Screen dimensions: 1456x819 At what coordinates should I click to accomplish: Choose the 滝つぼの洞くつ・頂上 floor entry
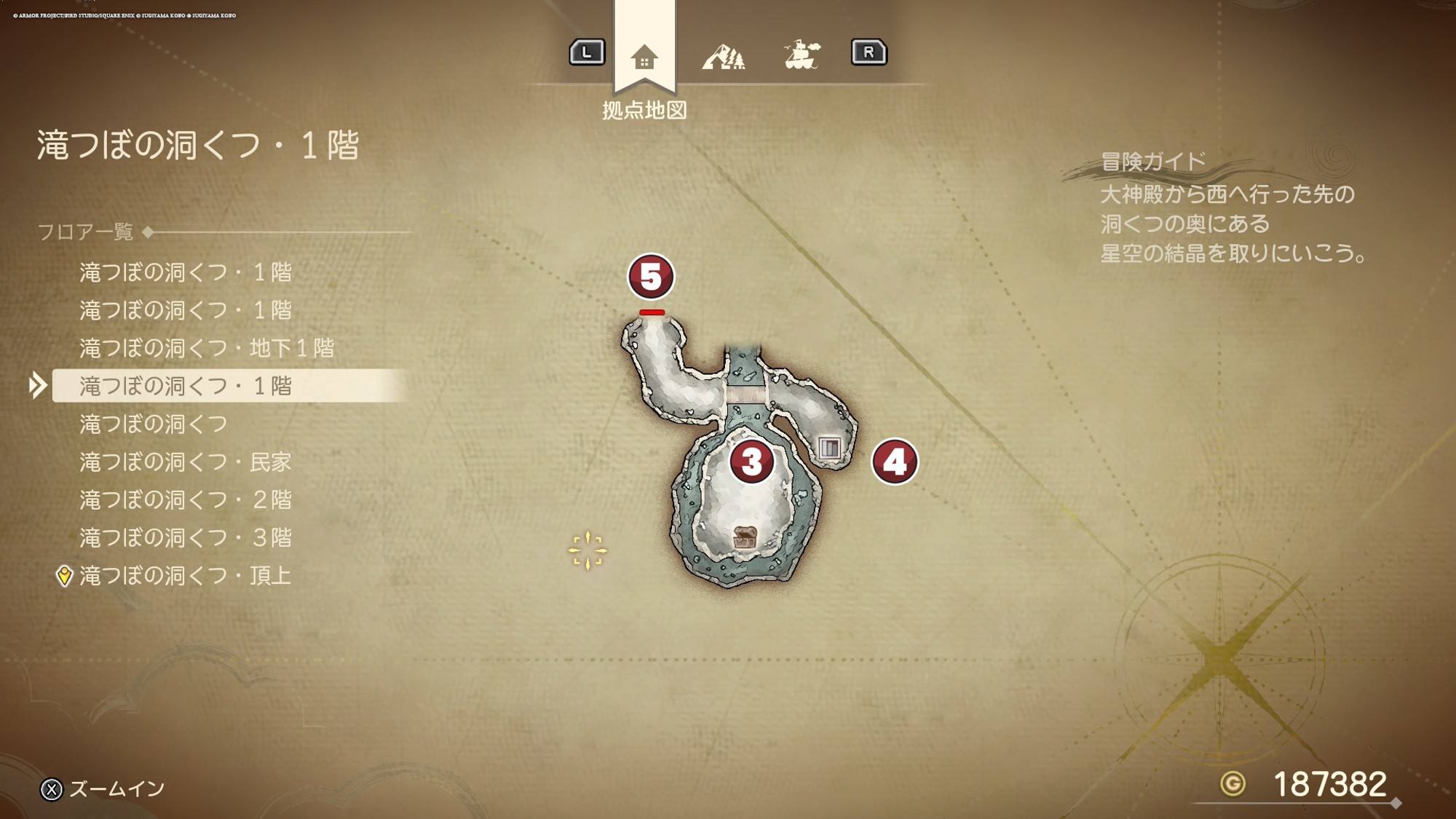pyautogui.click(x=185, y=575)
